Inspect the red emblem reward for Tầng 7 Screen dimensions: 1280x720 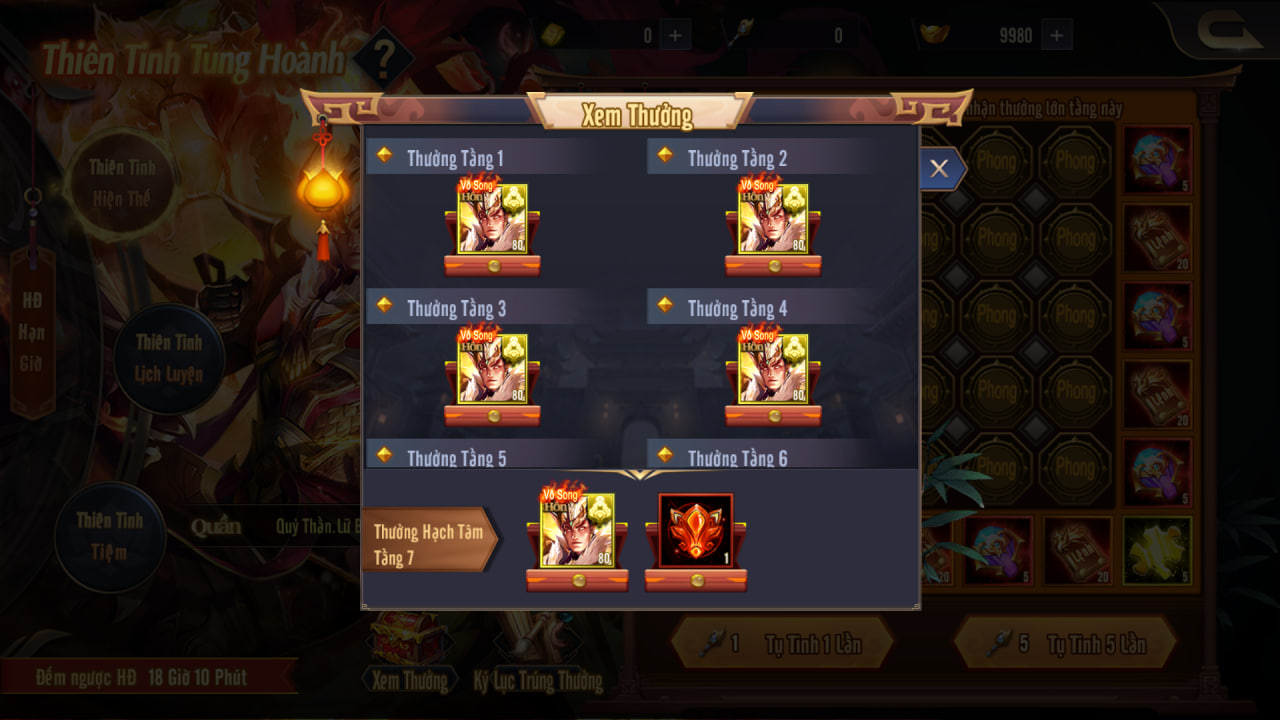pos(696,531)
